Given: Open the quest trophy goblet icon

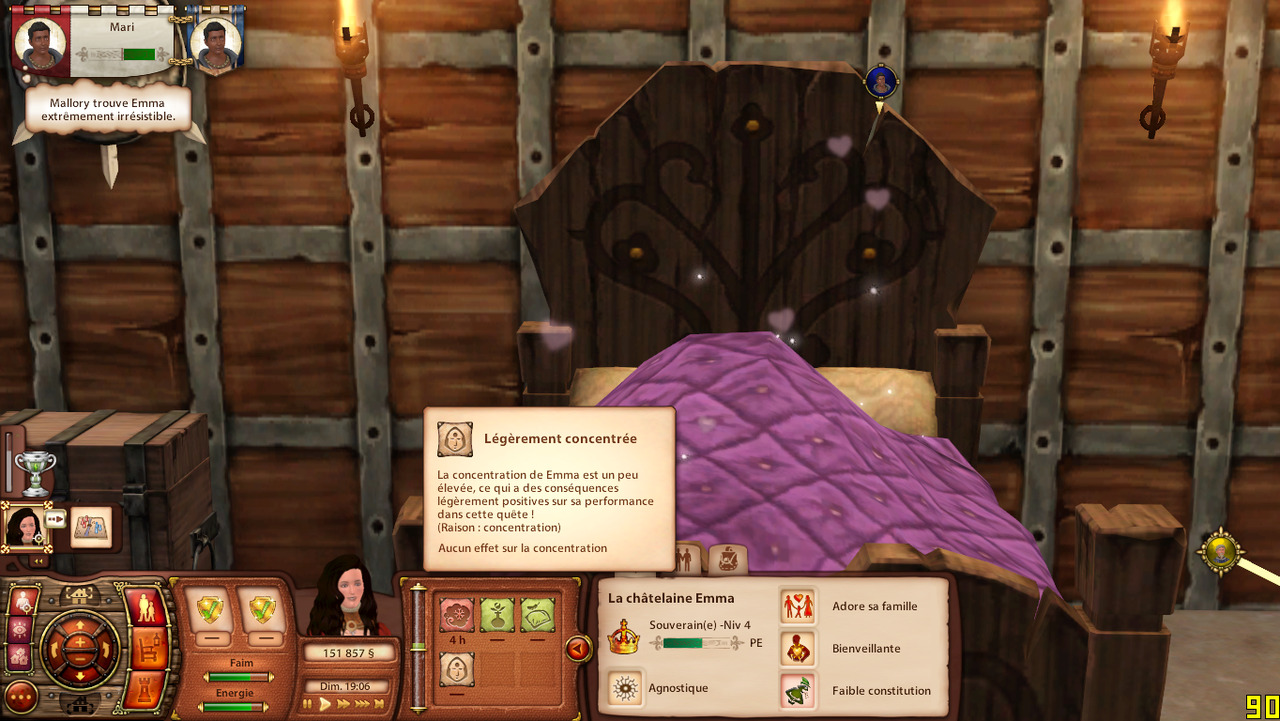Looking at the screenshot, I should [x=35, y=472].
